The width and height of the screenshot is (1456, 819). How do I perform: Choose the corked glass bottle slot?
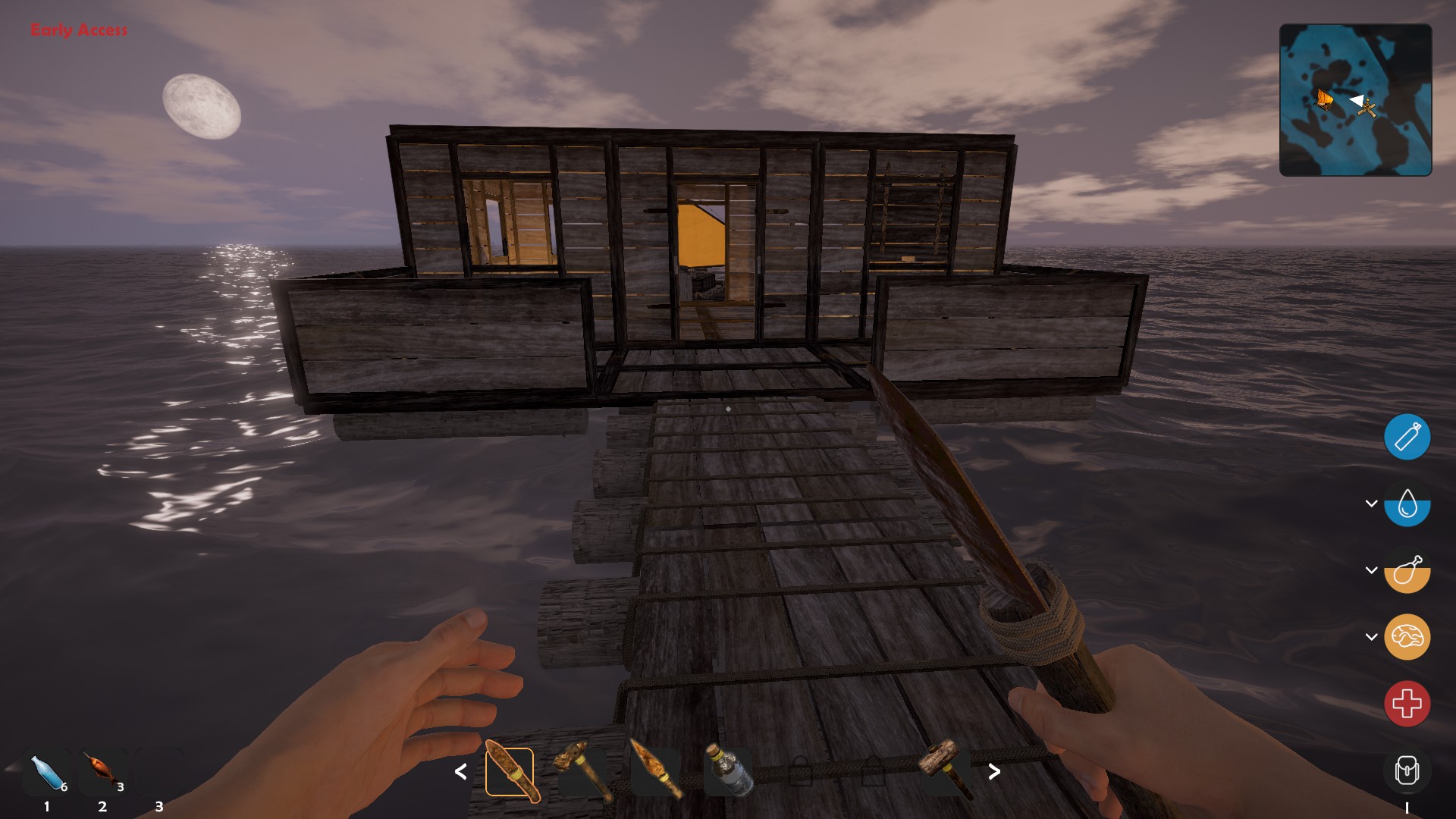point(728,772)
